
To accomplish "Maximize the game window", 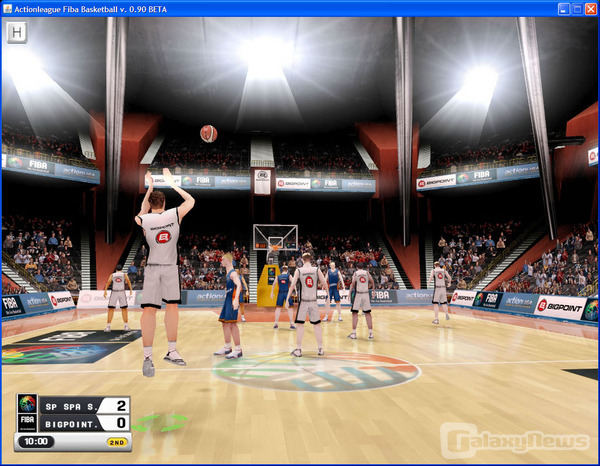I will coord(577,9).
